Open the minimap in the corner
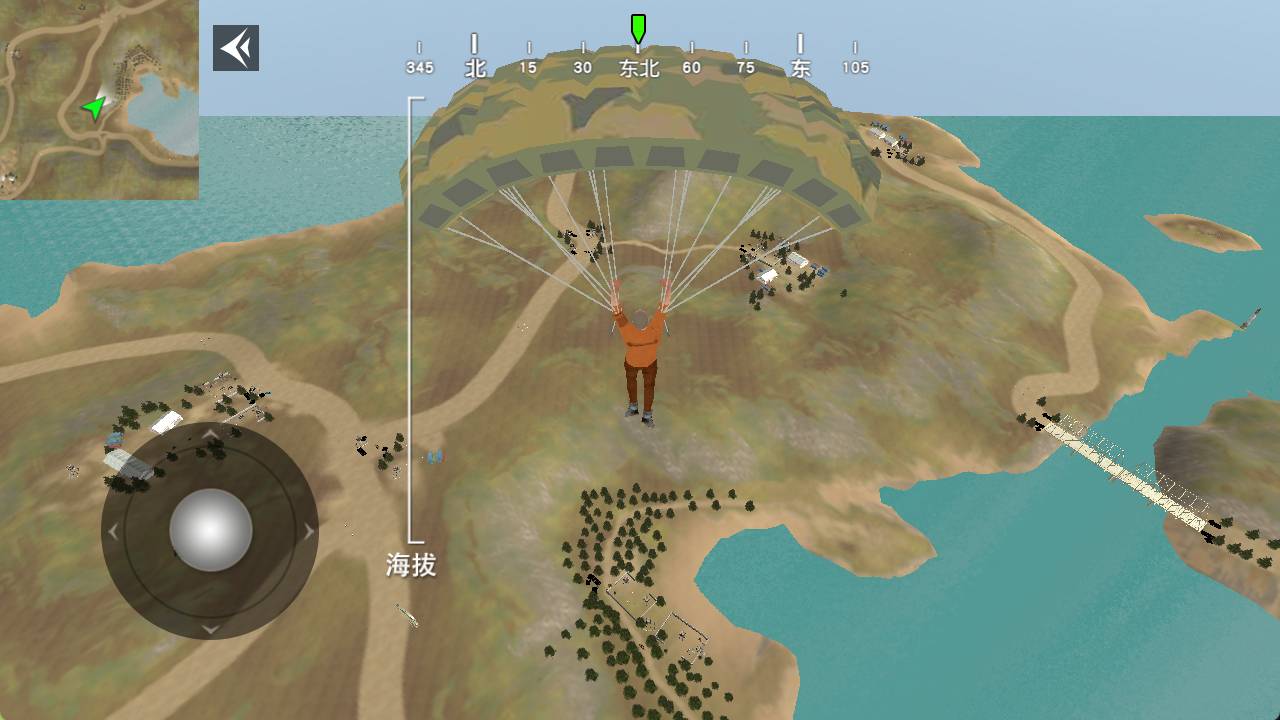Viewport: 1280px width, 720px height. [99, 99]
